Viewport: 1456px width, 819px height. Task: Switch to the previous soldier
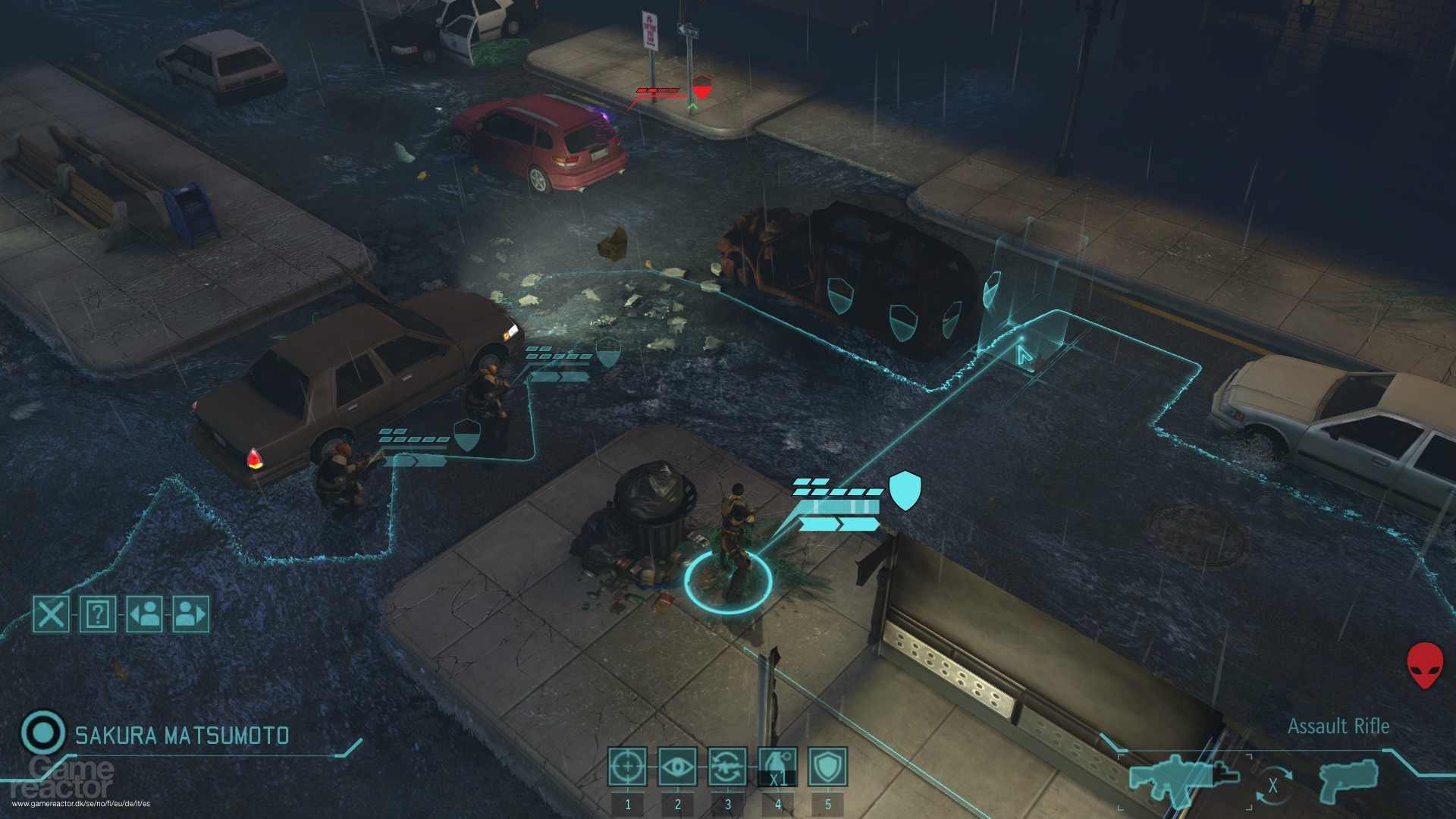pos(144,615)
